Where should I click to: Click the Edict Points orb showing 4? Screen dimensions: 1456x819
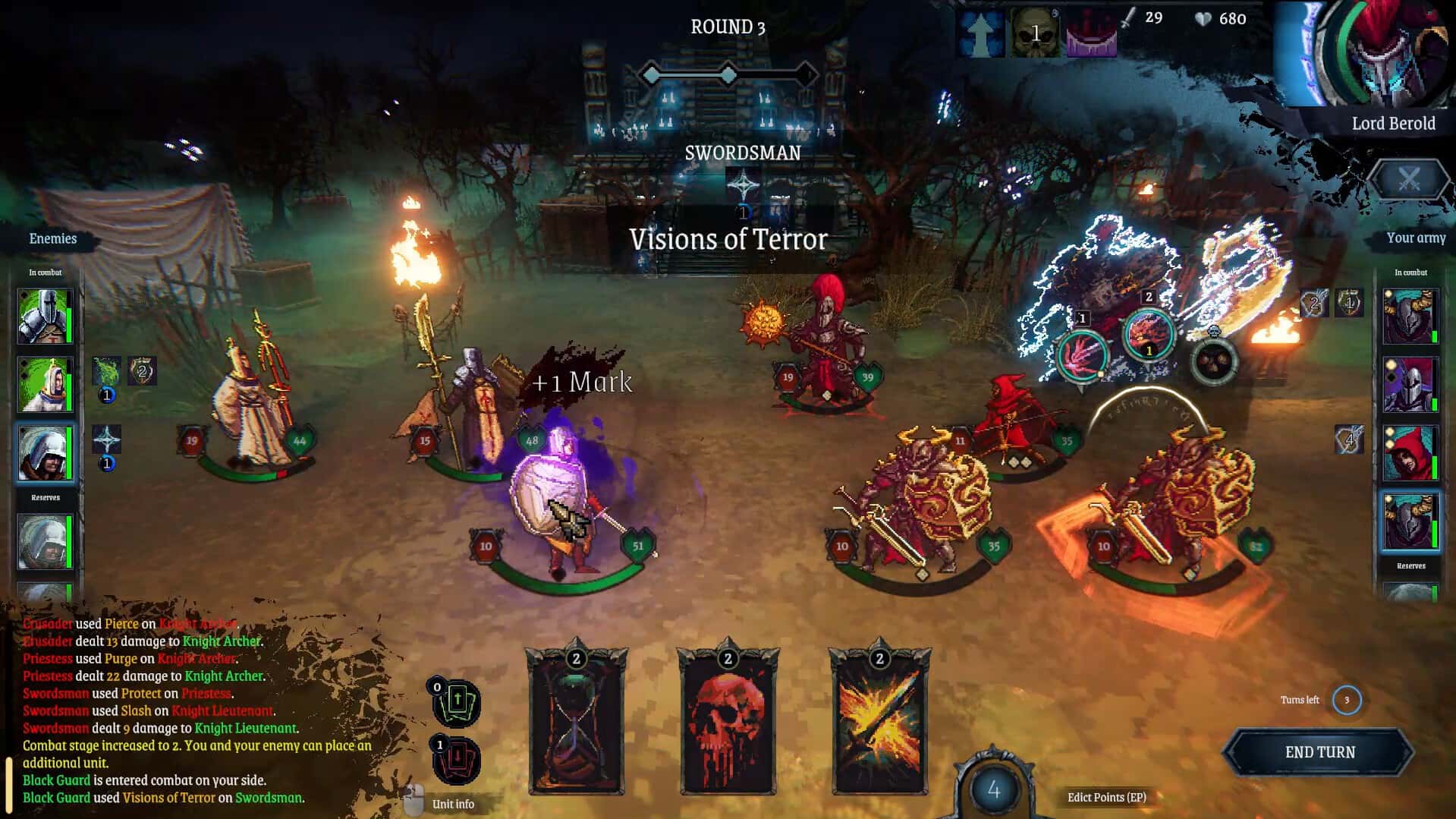click(992, 789)
